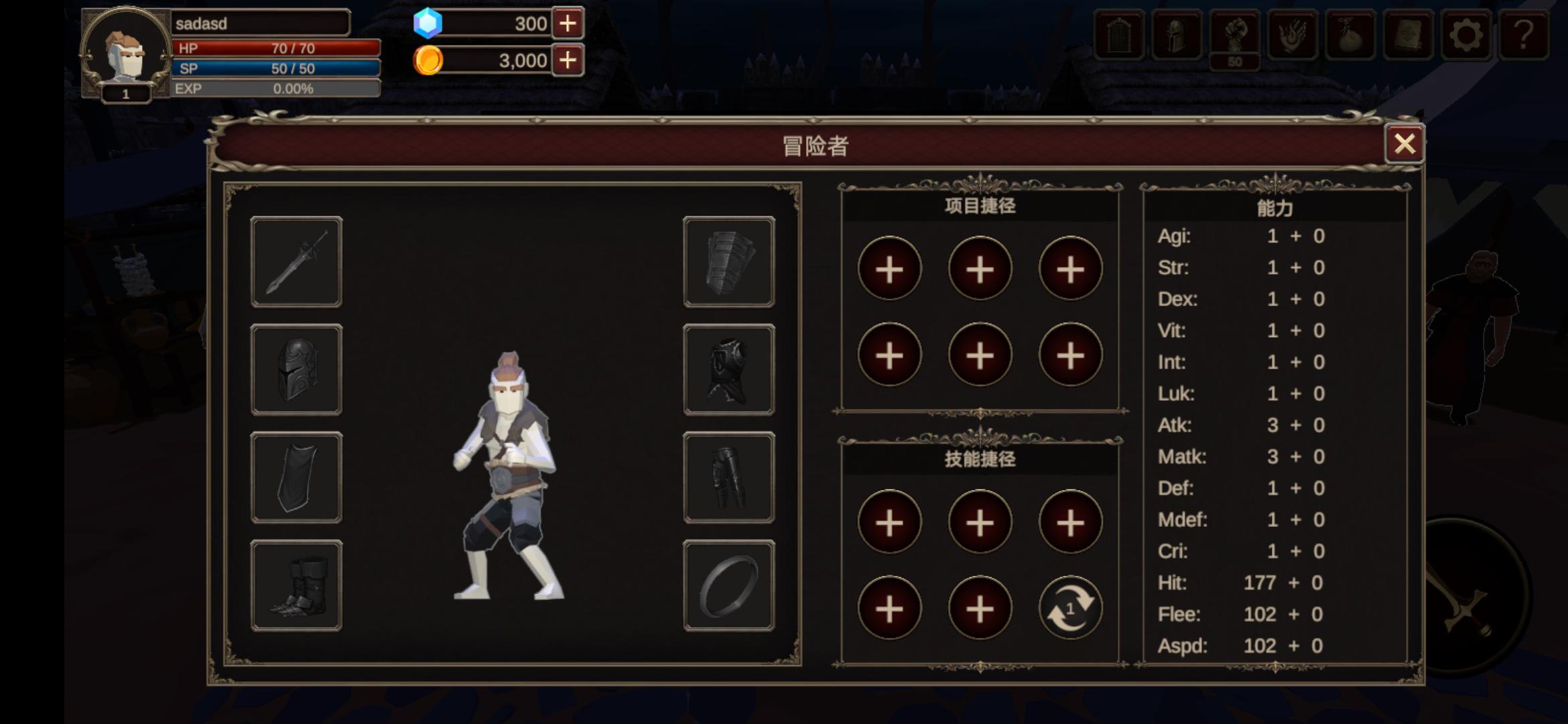This screenshot has width=1568, height=724.
Task: Click the first plus slot under 项目捷径
Action: [x=890, y=268]
